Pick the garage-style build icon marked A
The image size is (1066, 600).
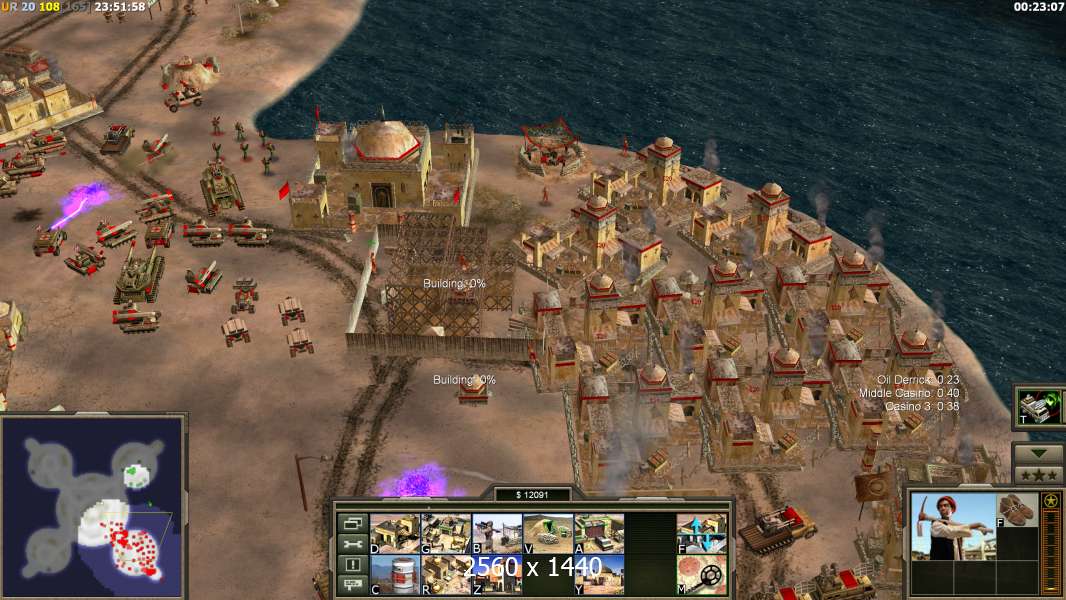[x=599, y=534]
